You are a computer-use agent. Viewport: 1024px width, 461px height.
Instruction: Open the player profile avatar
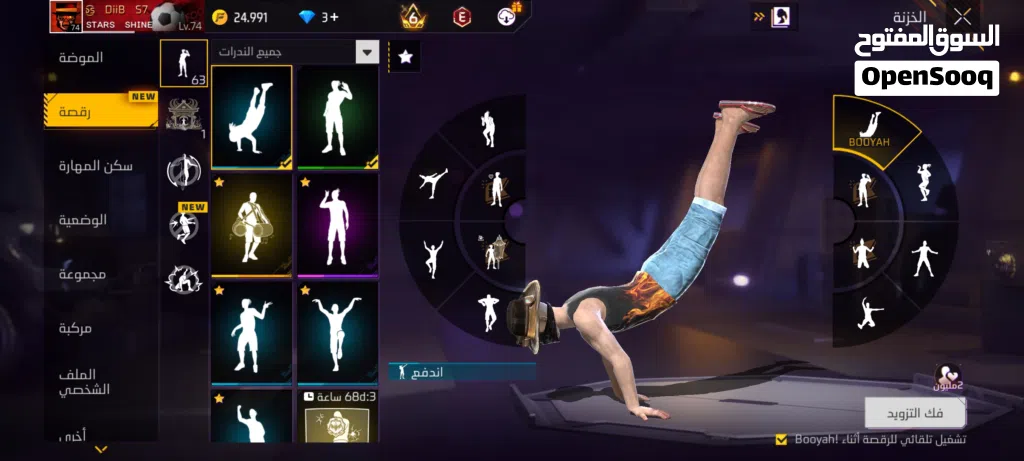pos(64,17)
